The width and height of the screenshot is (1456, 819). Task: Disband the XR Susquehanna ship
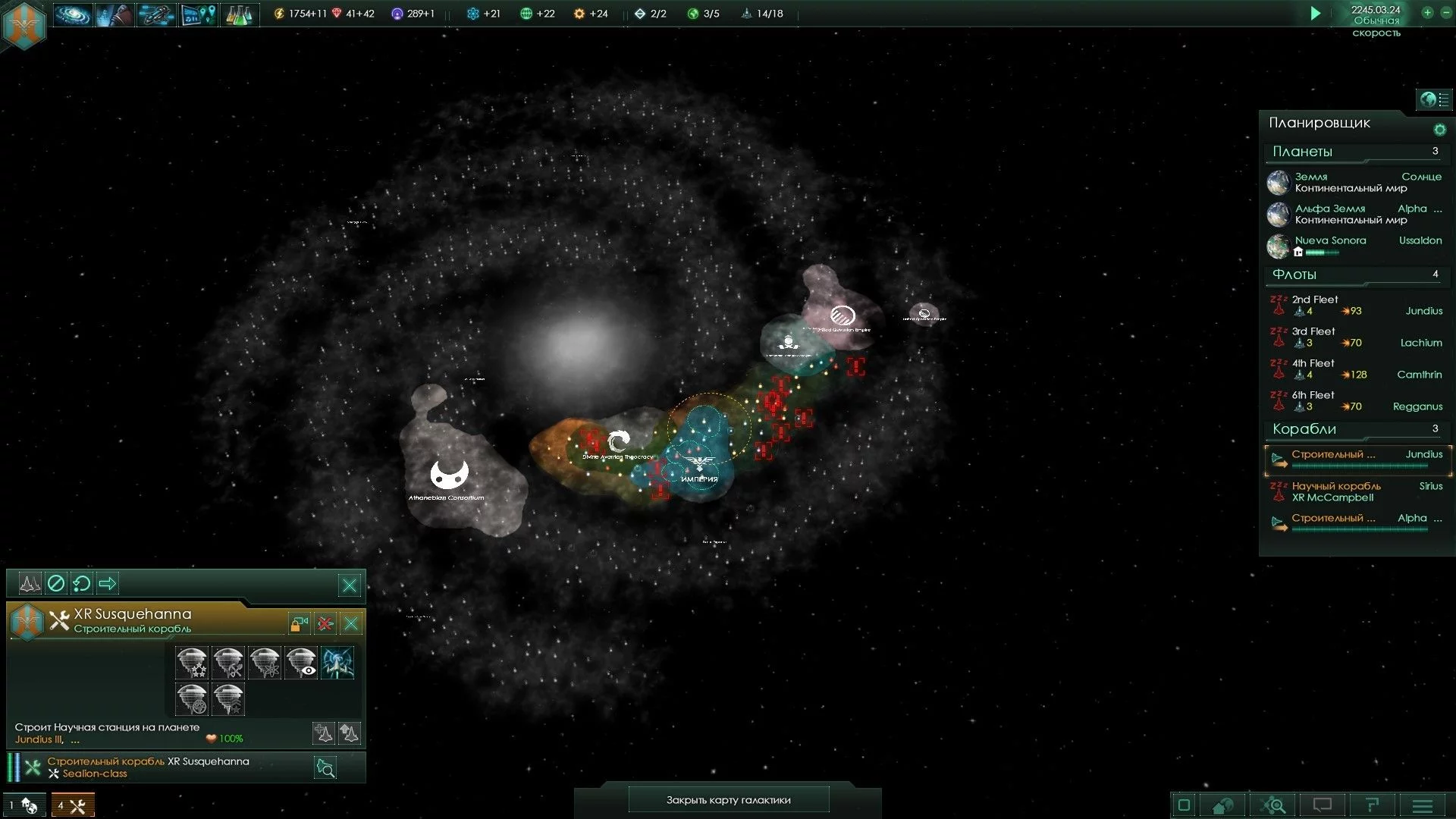pyautogui.click(x=325, y=624)
